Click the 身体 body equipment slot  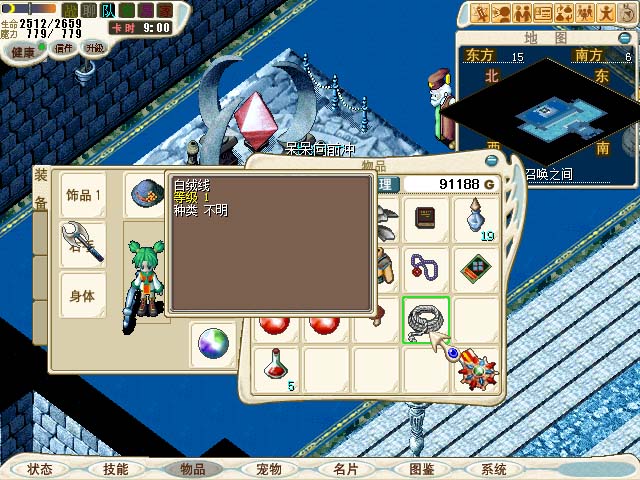pyautogui.click(x=84, y=296)
